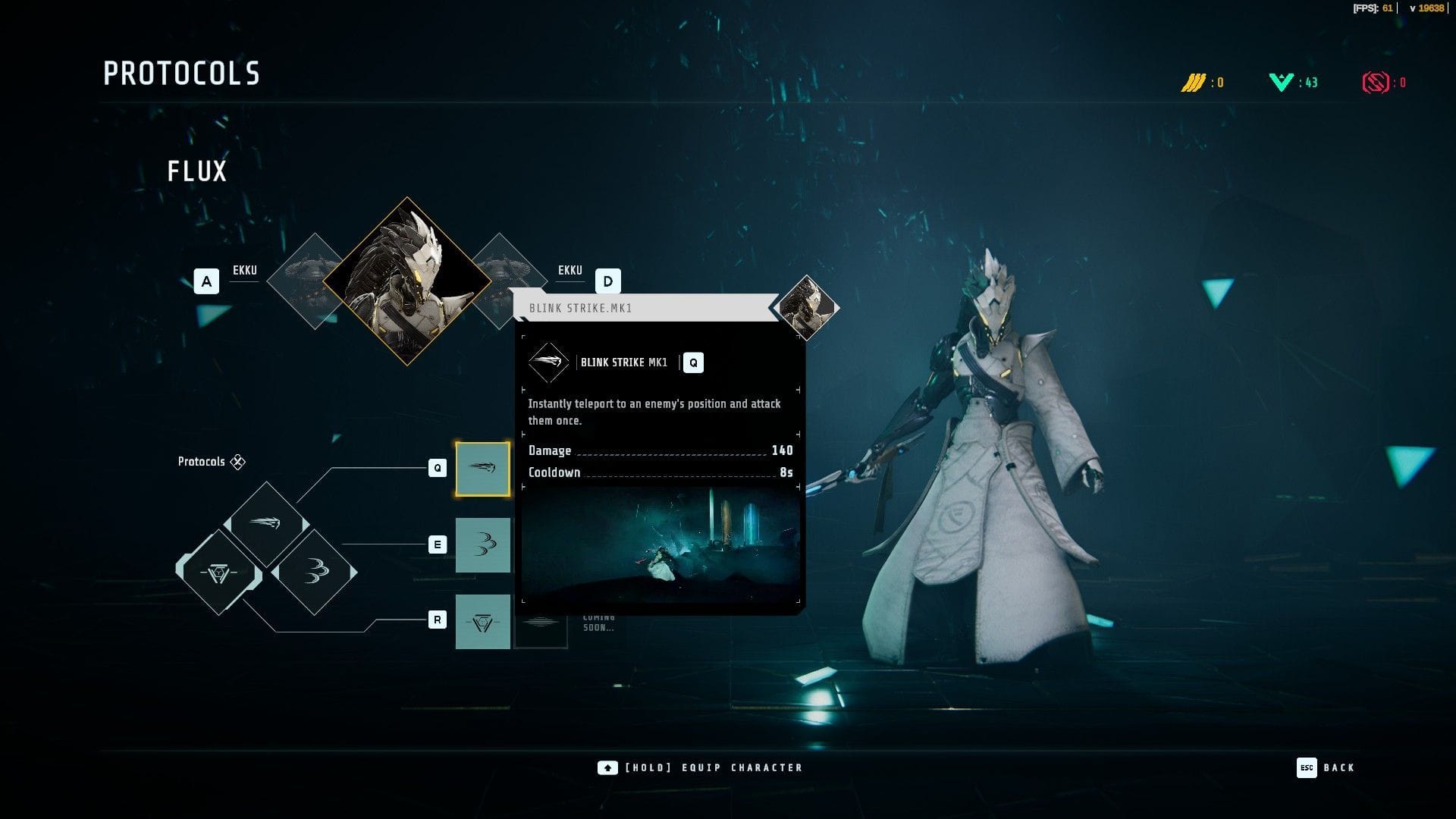
Task: Equip character using the Equip Character button
Action: [x=700, y=767]
